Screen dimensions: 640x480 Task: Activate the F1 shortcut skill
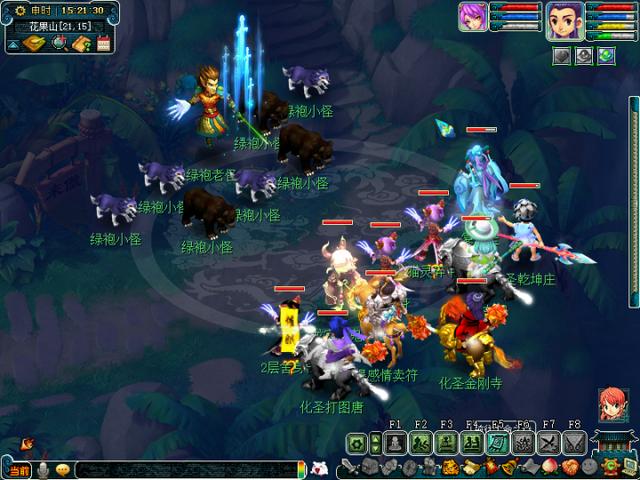(x=394, y=442)
